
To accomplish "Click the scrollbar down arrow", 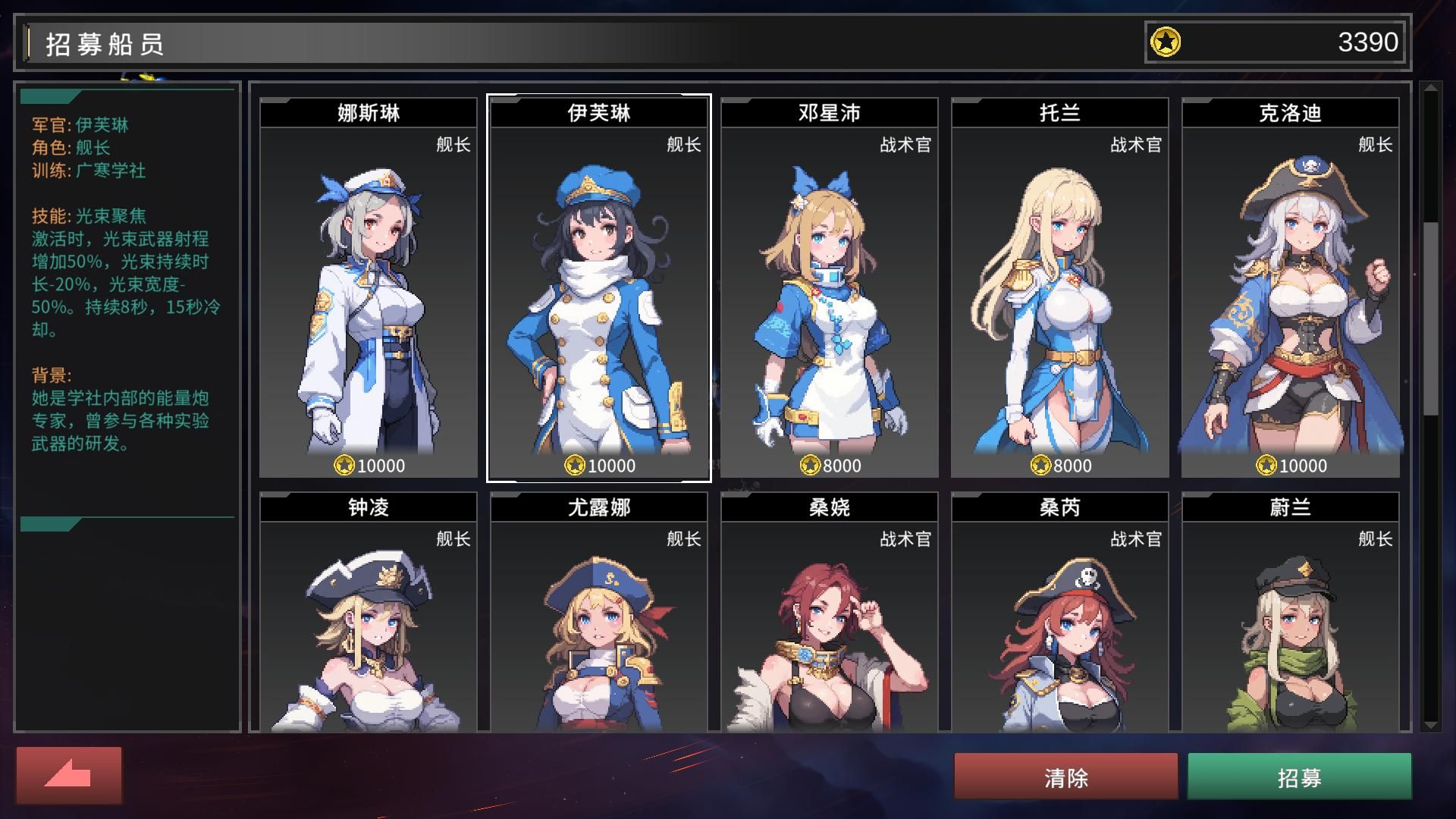I will 1431,725.
